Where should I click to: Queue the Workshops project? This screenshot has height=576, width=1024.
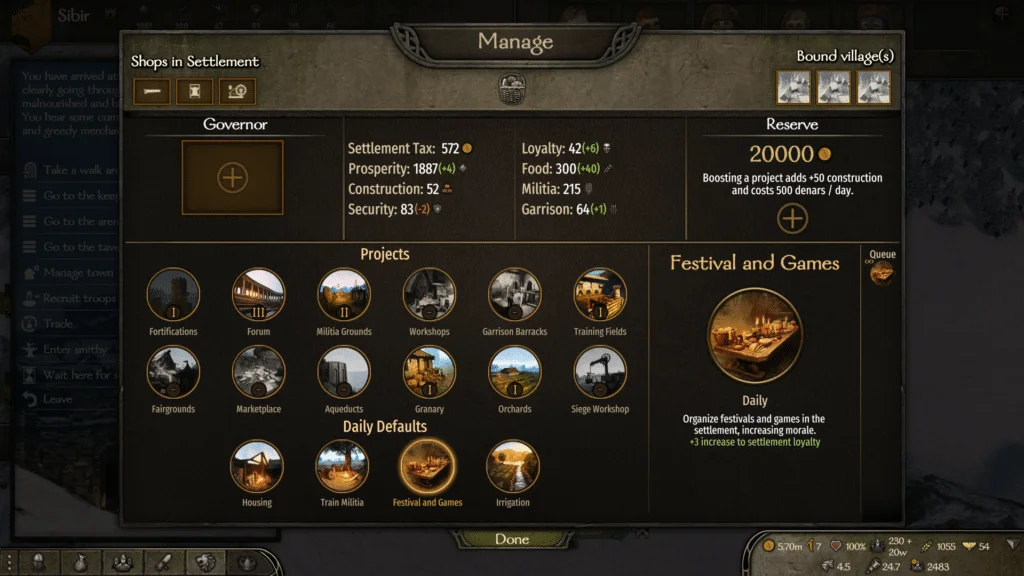(x=429, y=295)
